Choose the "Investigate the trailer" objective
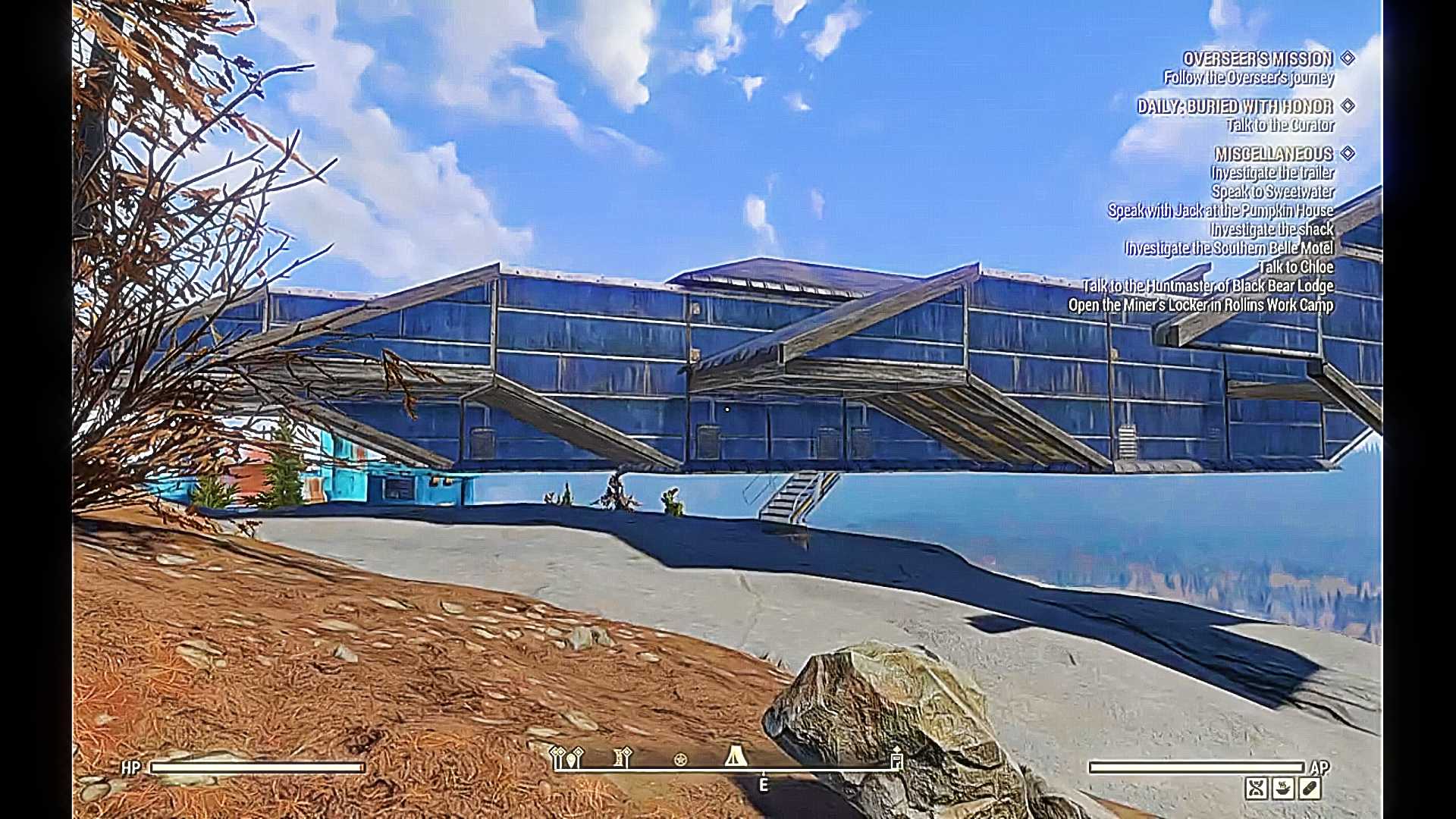Screen dimensions: 1456x819 [1272, 173]
